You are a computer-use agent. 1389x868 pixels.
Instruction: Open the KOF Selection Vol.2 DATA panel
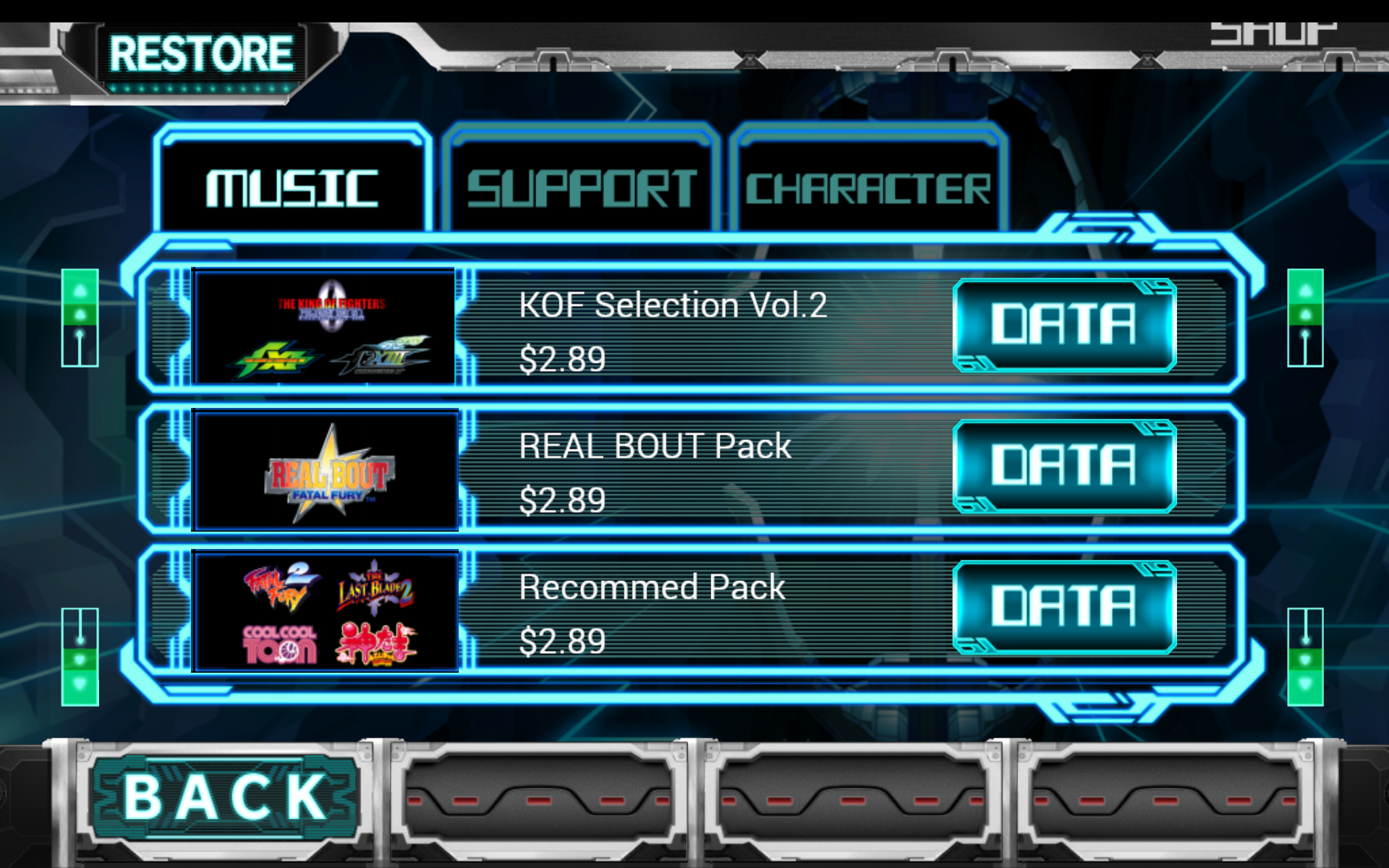(1065, 327)
